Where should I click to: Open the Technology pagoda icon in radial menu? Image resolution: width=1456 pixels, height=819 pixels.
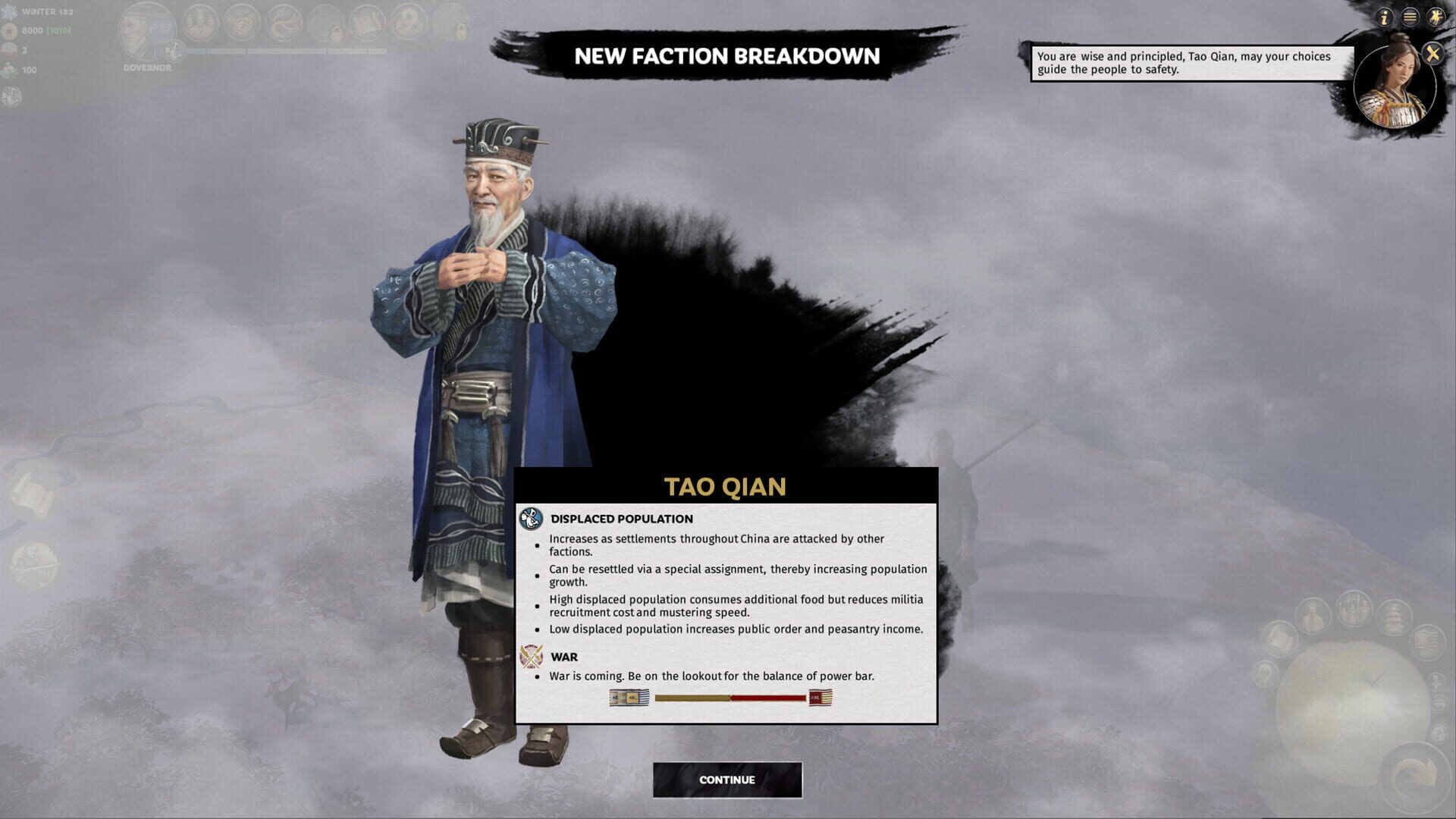(x=1395, y=616)
